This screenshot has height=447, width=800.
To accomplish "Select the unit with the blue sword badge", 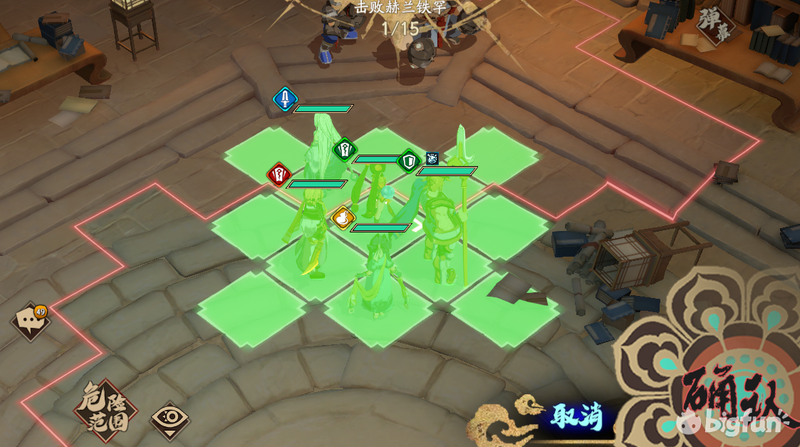I will click(x=323, y=150).
